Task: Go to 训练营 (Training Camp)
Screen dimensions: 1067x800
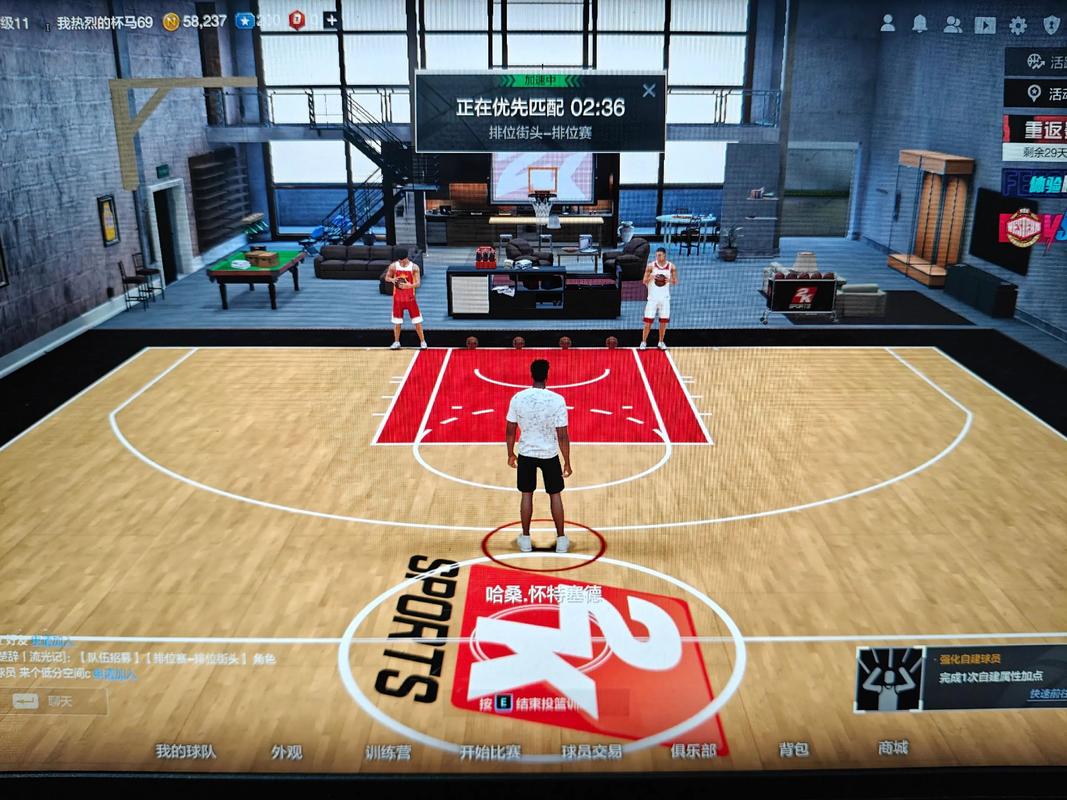Action: [x=387, y=752]
